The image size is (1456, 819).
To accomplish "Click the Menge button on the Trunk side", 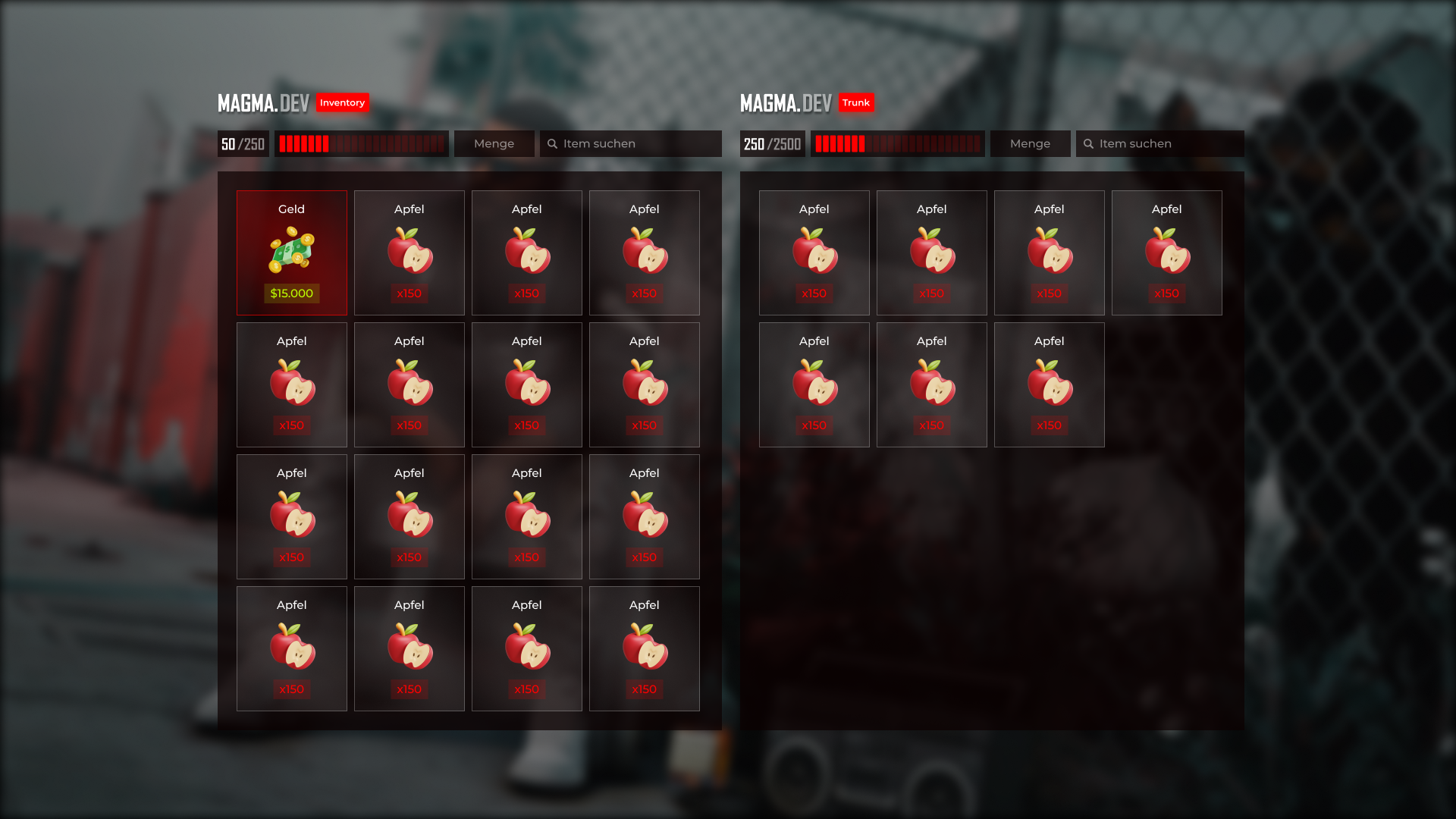I will coord(1030,143).
